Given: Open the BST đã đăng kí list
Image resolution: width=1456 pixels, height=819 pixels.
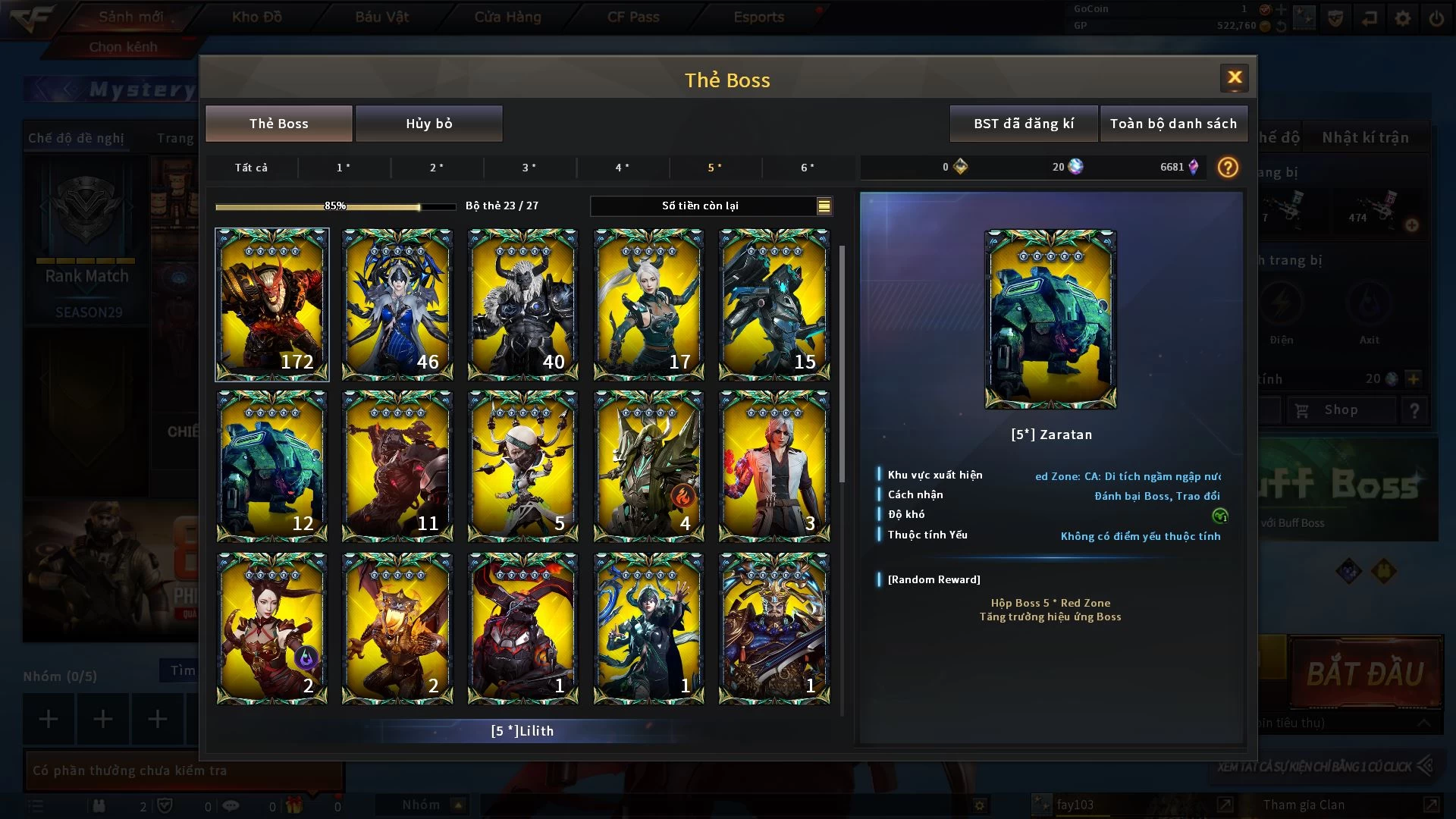Looking at the screenshot, I should click(x=1023, y=124).
